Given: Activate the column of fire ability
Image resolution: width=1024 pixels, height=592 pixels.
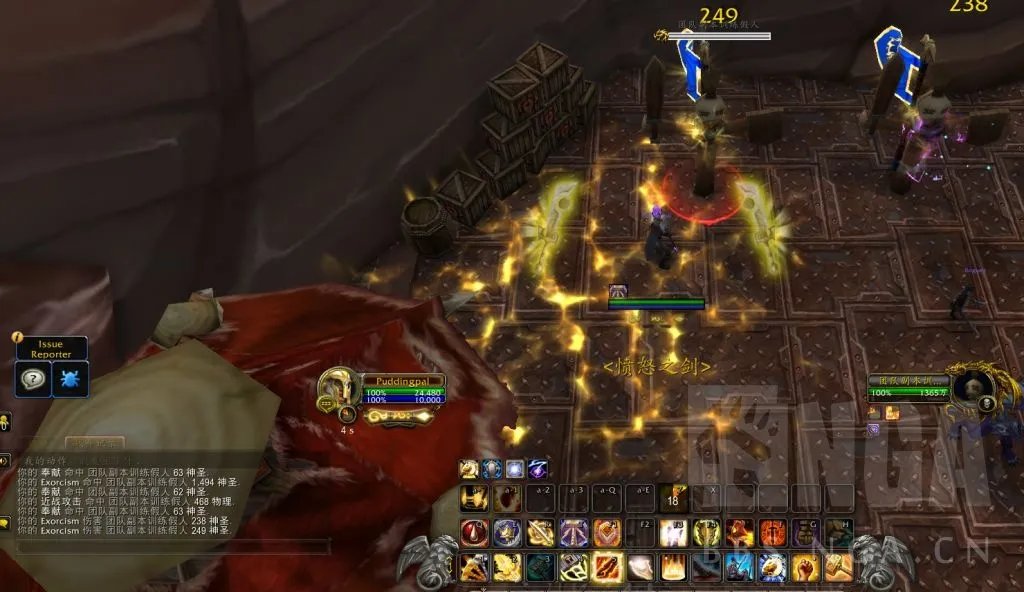Looking at the screenshot, I should pyautogui.click(x=673, y=567).
